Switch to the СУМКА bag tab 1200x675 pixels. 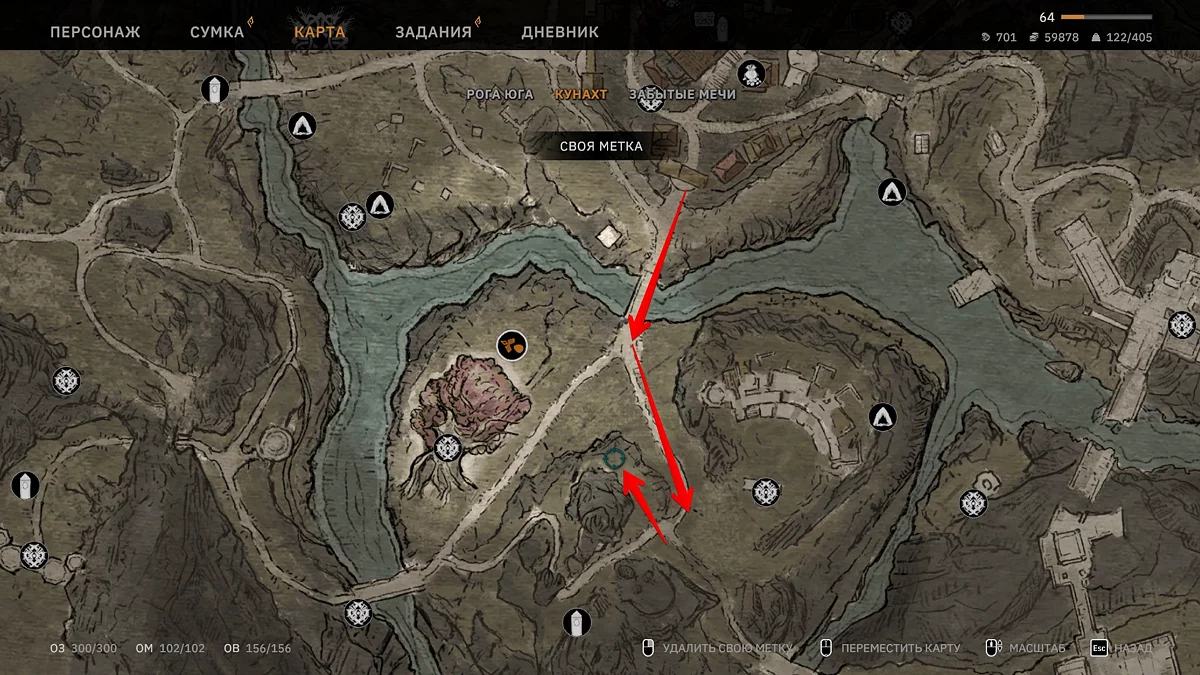click(217, 32)
